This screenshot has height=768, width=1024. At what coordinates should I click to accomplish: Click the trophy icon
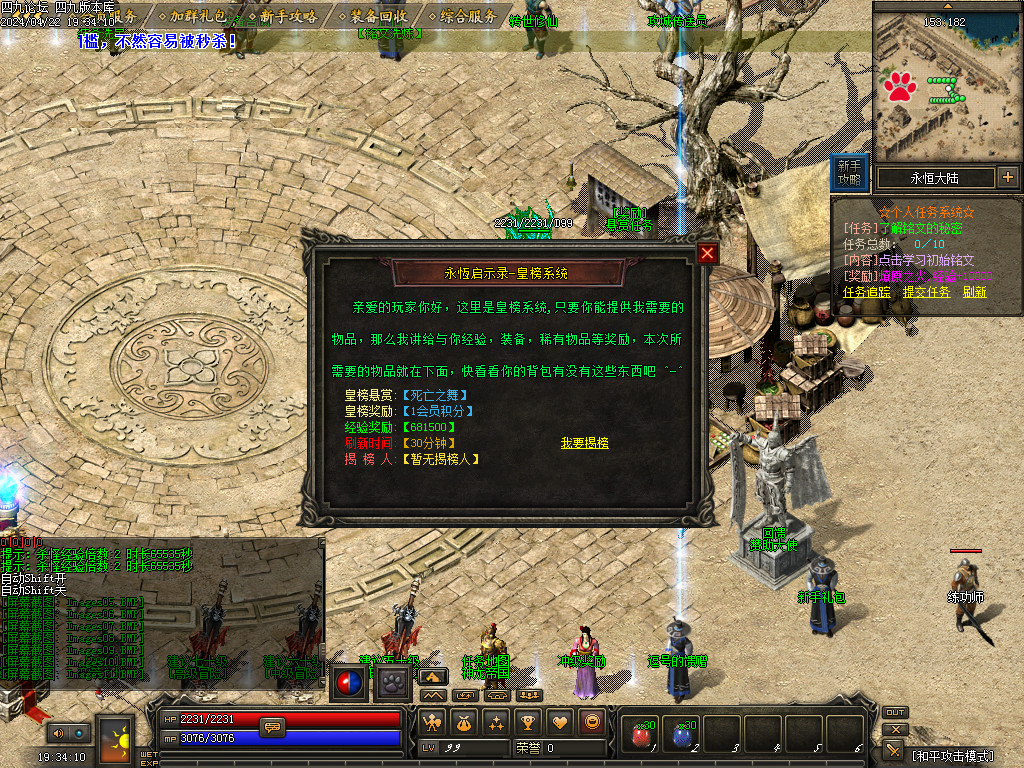click(528, 721)
